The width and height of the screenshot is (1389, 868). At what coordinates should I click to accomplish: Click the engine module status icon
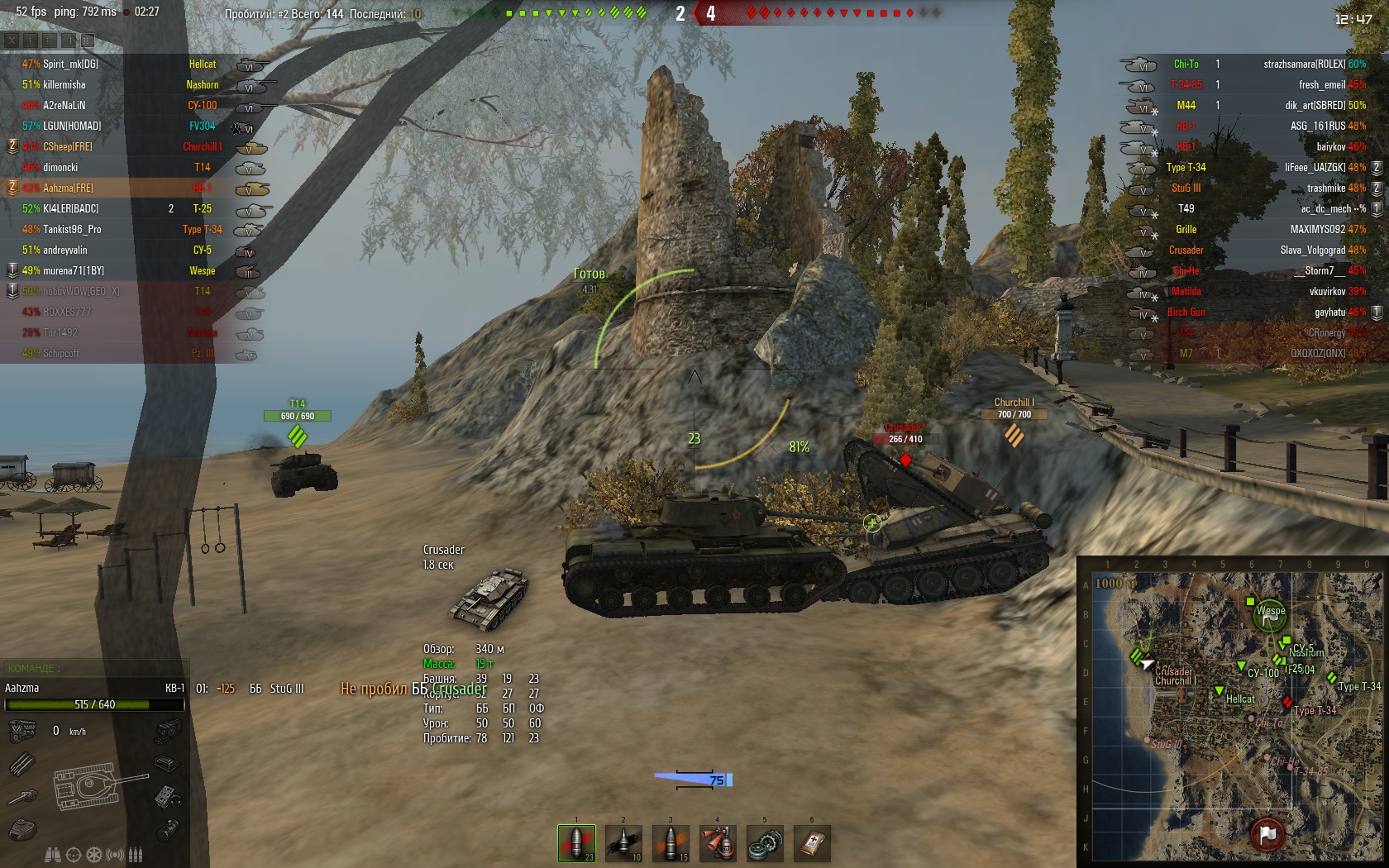(x=22, y=731)
